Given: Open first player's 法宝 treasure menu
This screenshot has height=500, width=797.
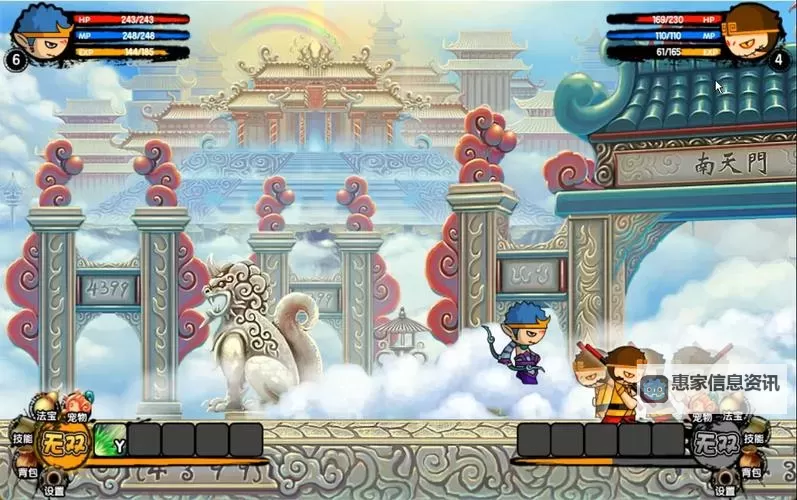Looking at the screenshot, I should tap(46, 411).
